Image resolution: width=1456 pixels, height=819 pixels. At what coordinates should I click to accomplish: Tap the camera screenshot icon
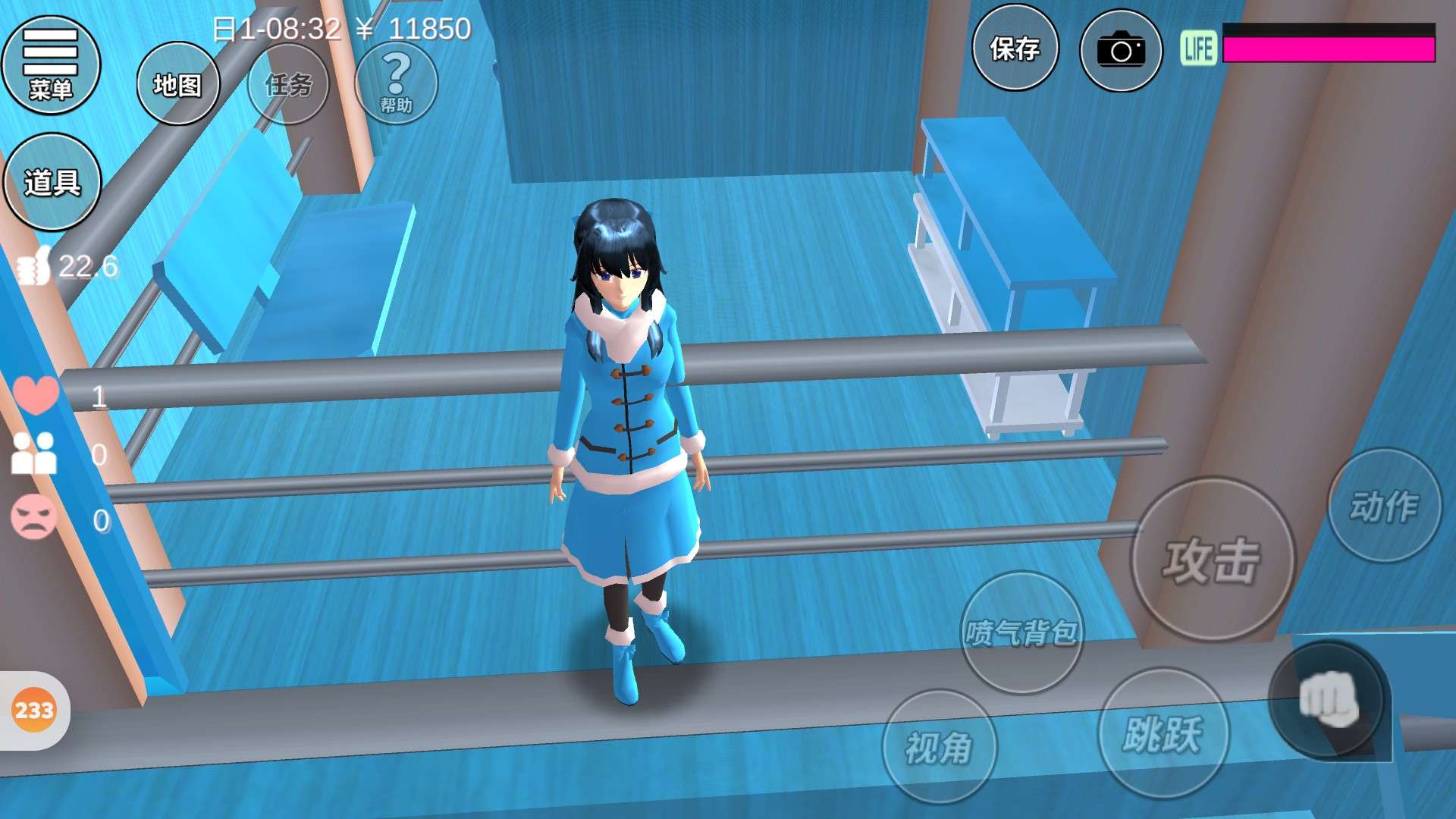click(1120, 51)
